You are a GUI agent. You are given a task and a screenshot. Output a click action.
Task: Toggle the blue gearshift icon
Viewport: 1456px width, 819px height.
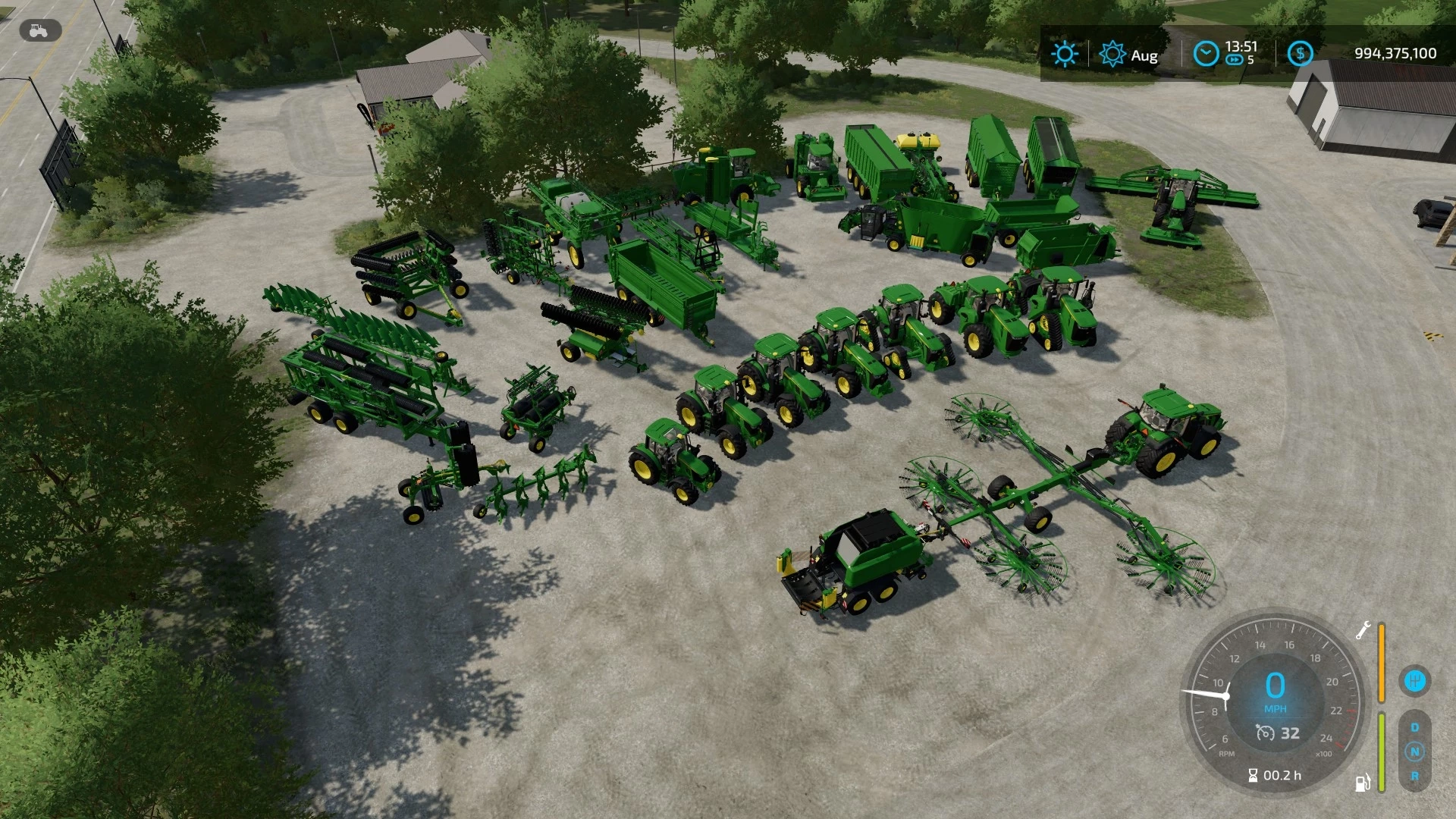[x=1414, y=680]
